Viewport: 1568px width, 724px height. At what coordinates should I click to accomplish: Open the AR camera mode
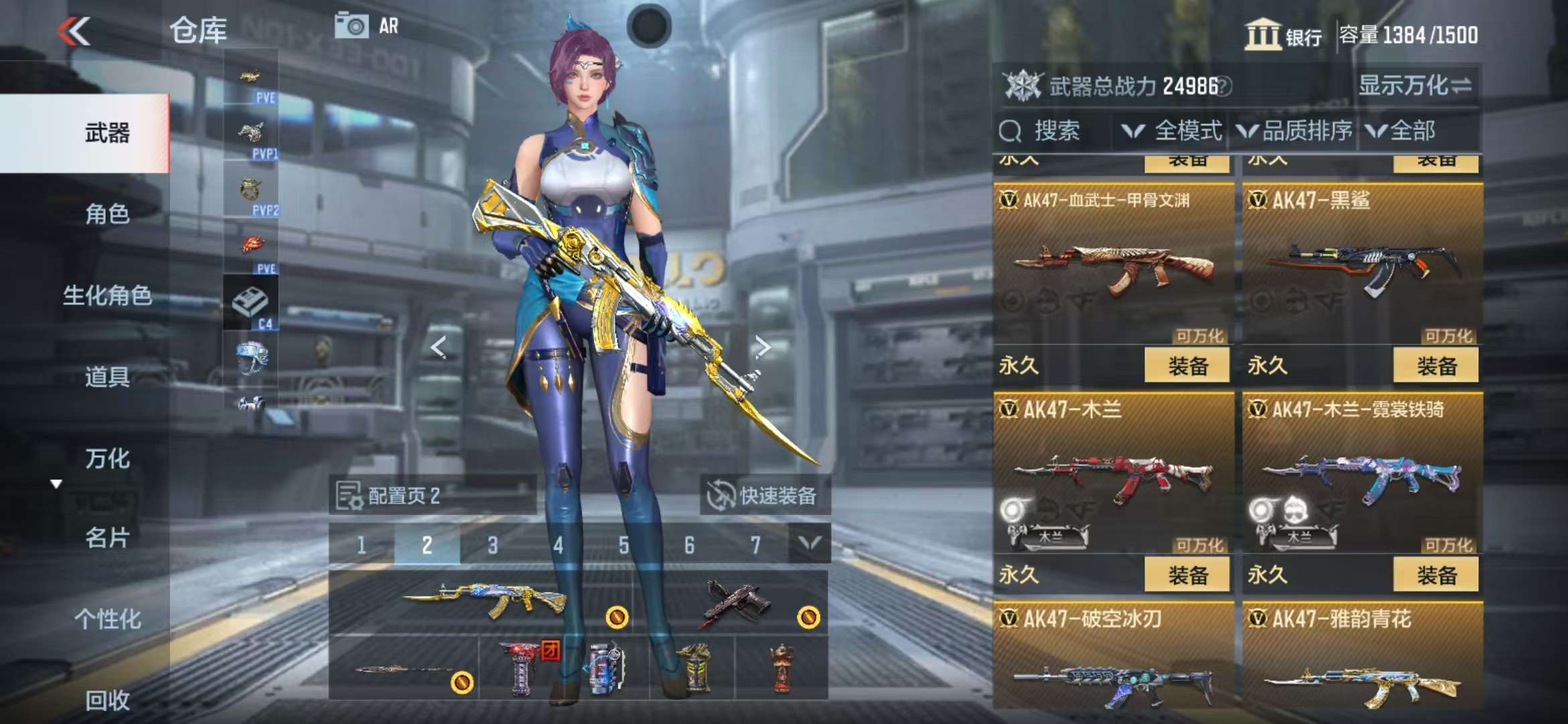[x=367, y=26]
